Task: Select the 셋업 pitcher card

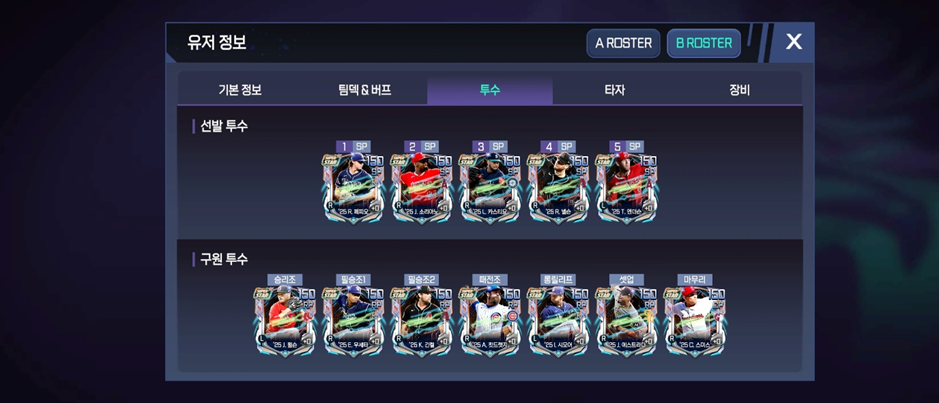Action: (626, 321)
